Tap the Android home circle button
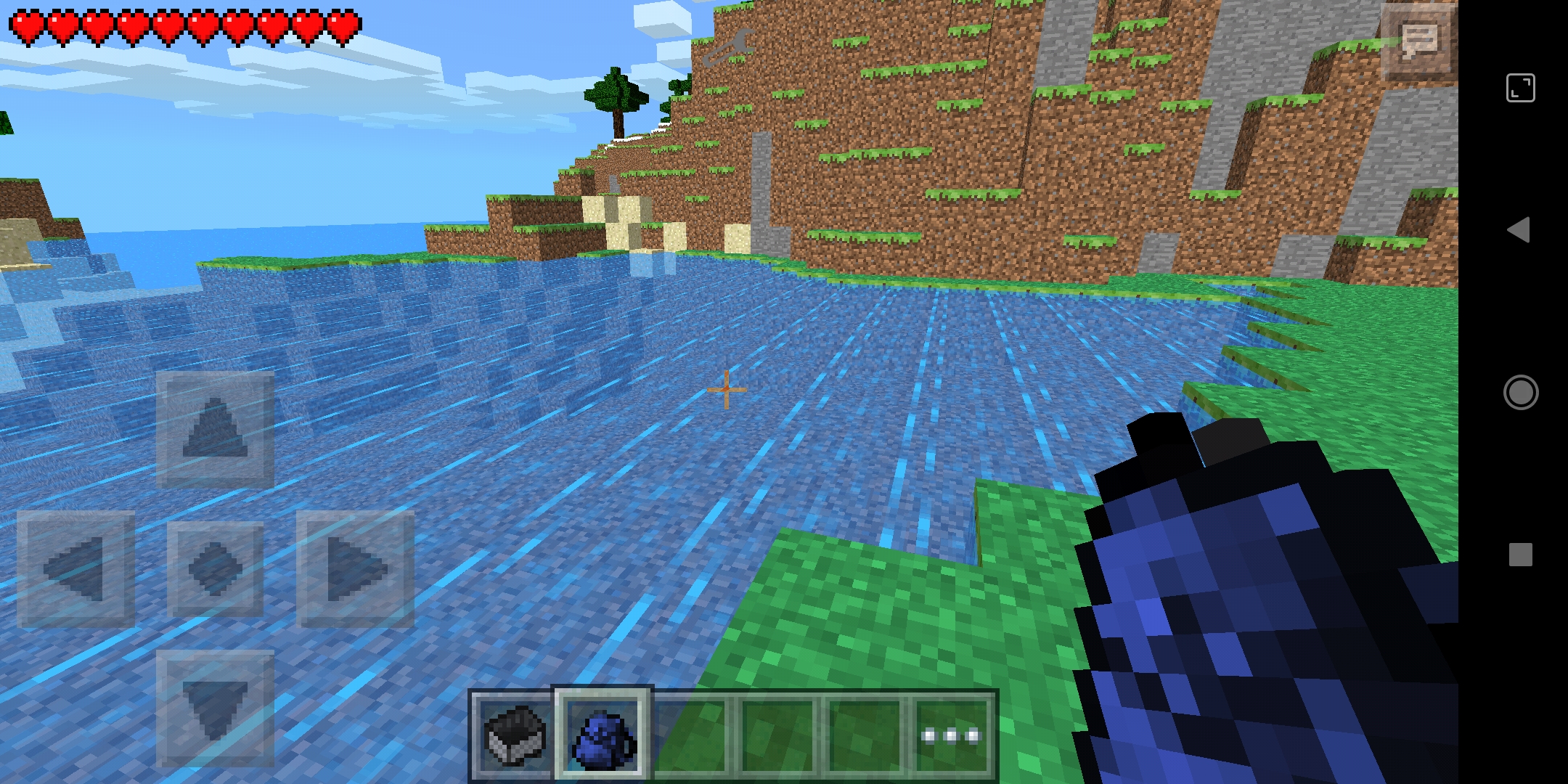Screen dimensions: 1568x784 pyautogui.click(x=1521, y=393)
